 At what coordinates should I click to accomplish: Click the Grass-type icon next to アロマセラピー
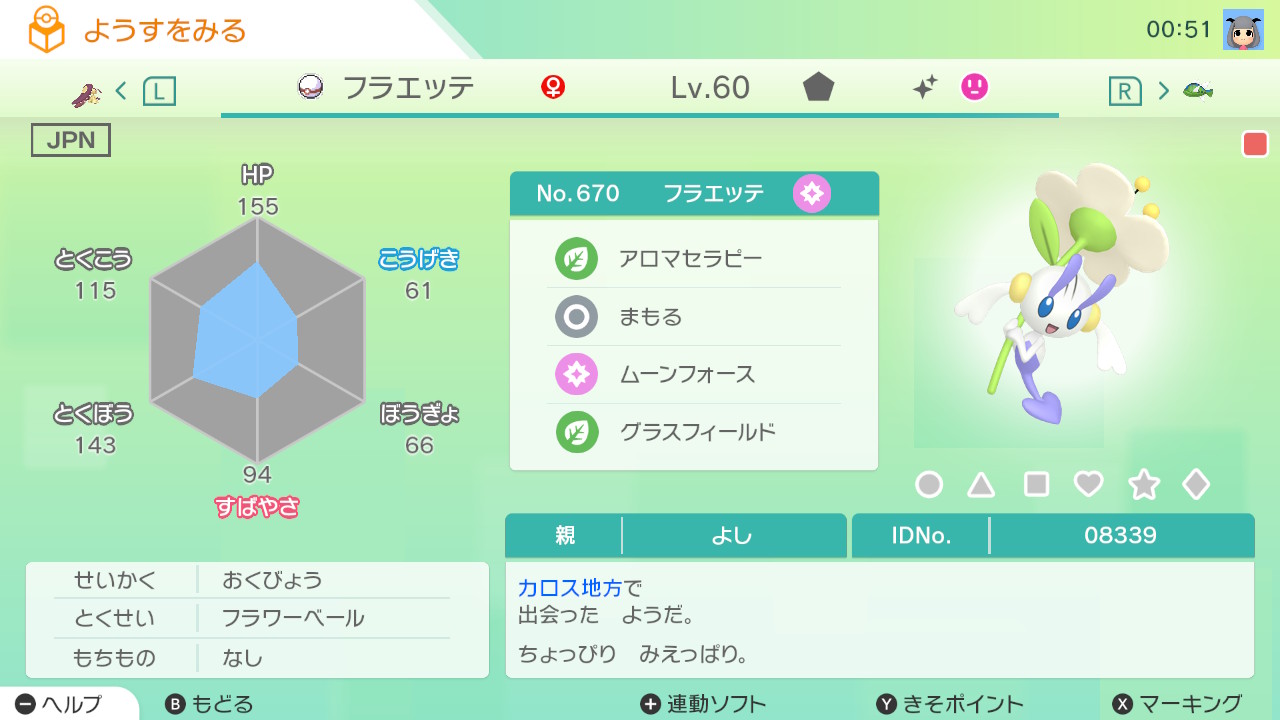pyautogui.click(x=577, y=258)
